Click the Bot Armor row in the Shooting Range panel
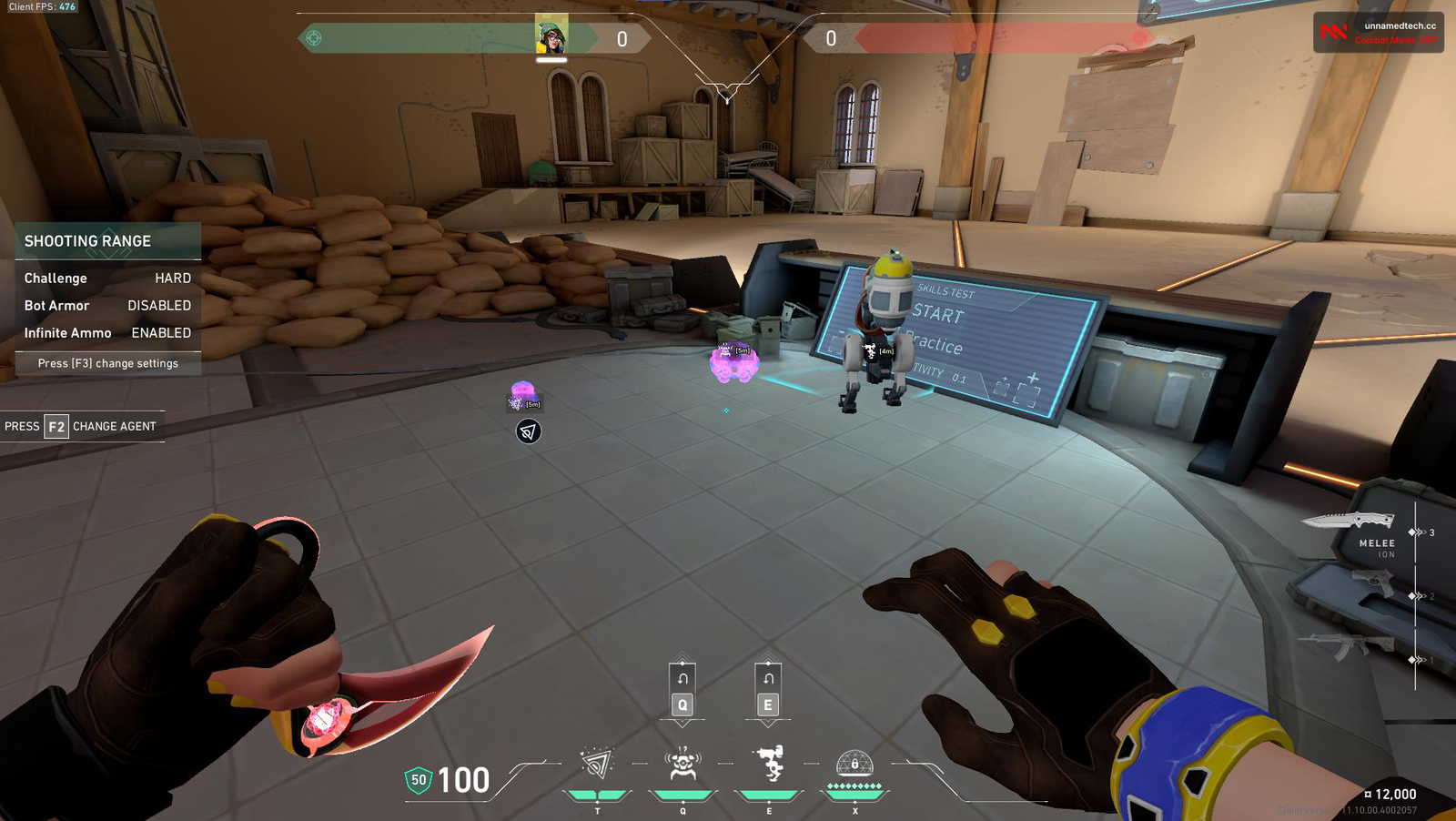This screenshot has width=1456, height=821. (107, 306)
